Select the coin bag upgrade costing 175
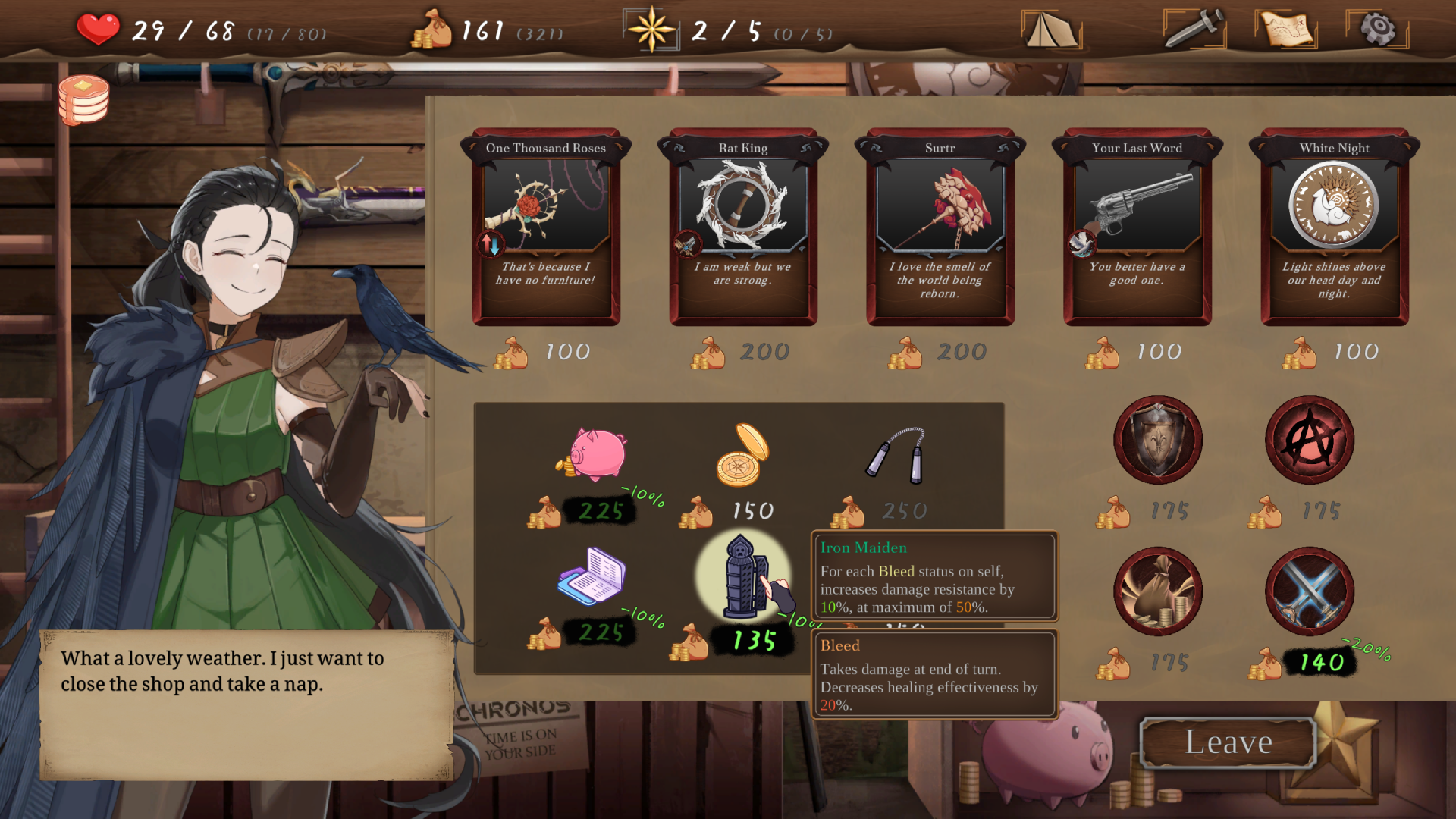Screen dimensions: 1456x819 (x=1158, y=592)
